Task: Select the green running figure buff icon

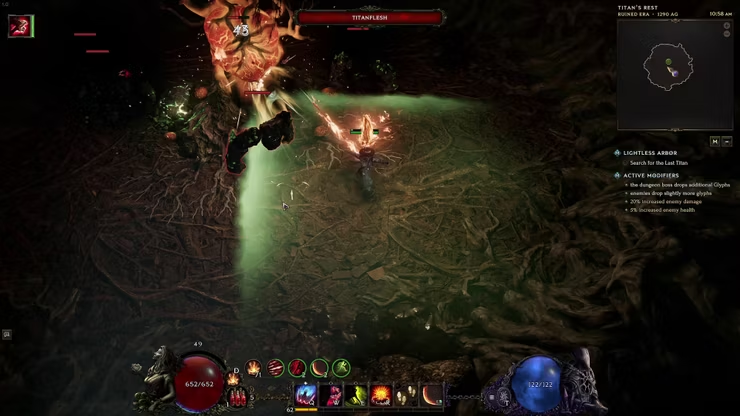Action: point(342,368)
